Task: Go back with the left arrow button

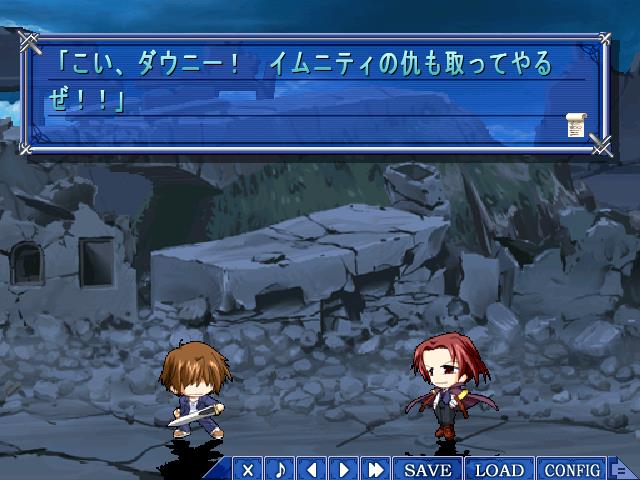Action: pyautogui.click(x=312, y=469)
